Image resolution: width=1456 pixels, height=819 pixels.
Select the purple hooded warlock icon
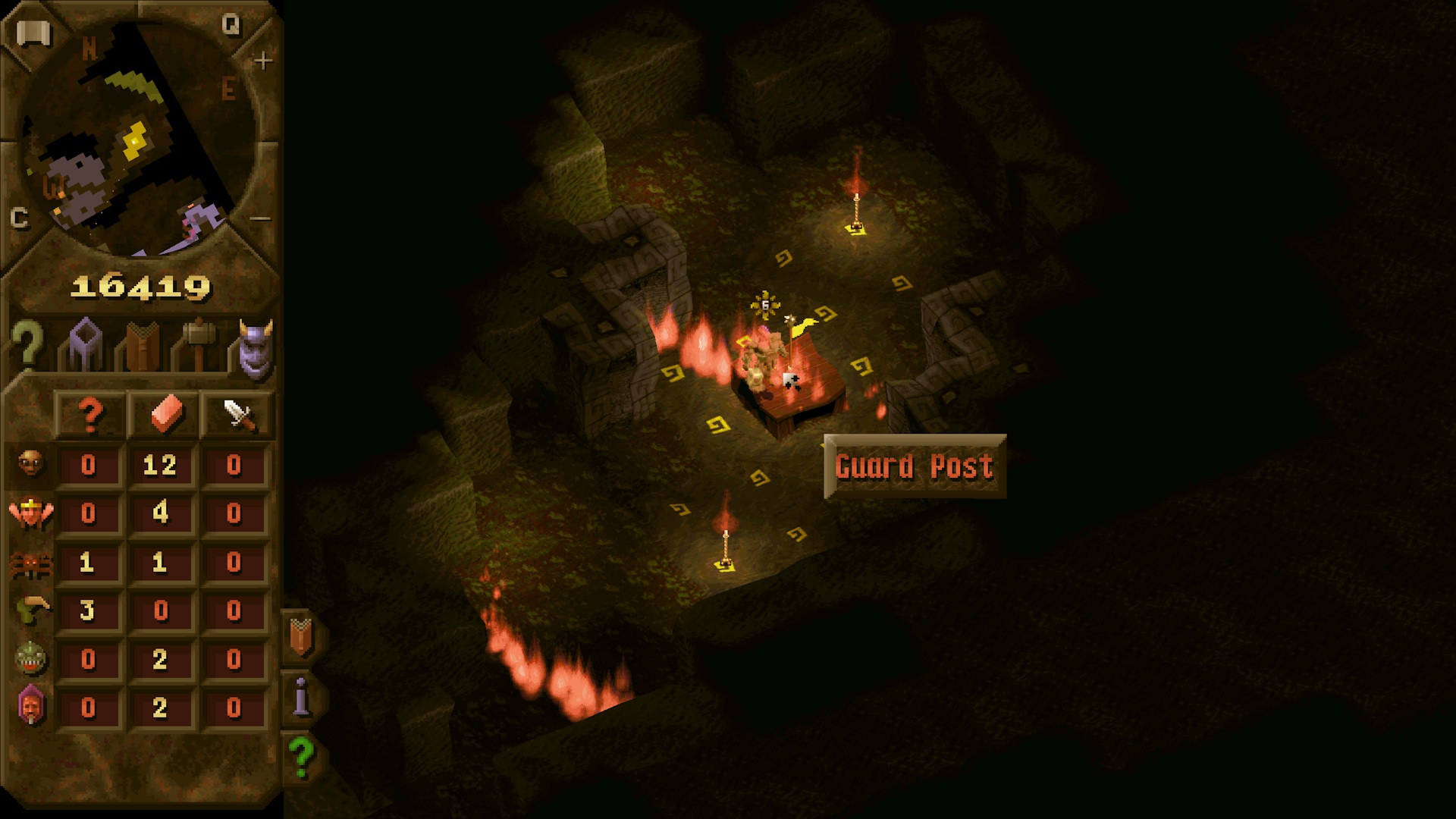click(x=30, y=707)
